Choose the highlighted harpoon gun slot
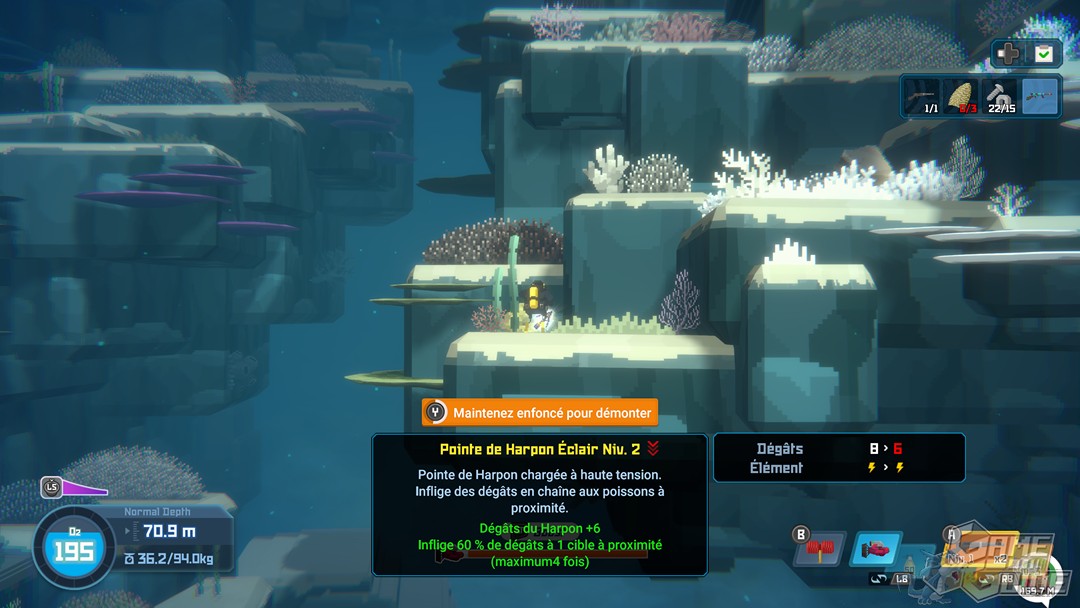Viewport: 1080px width, 608px height. coord(1040,97)
